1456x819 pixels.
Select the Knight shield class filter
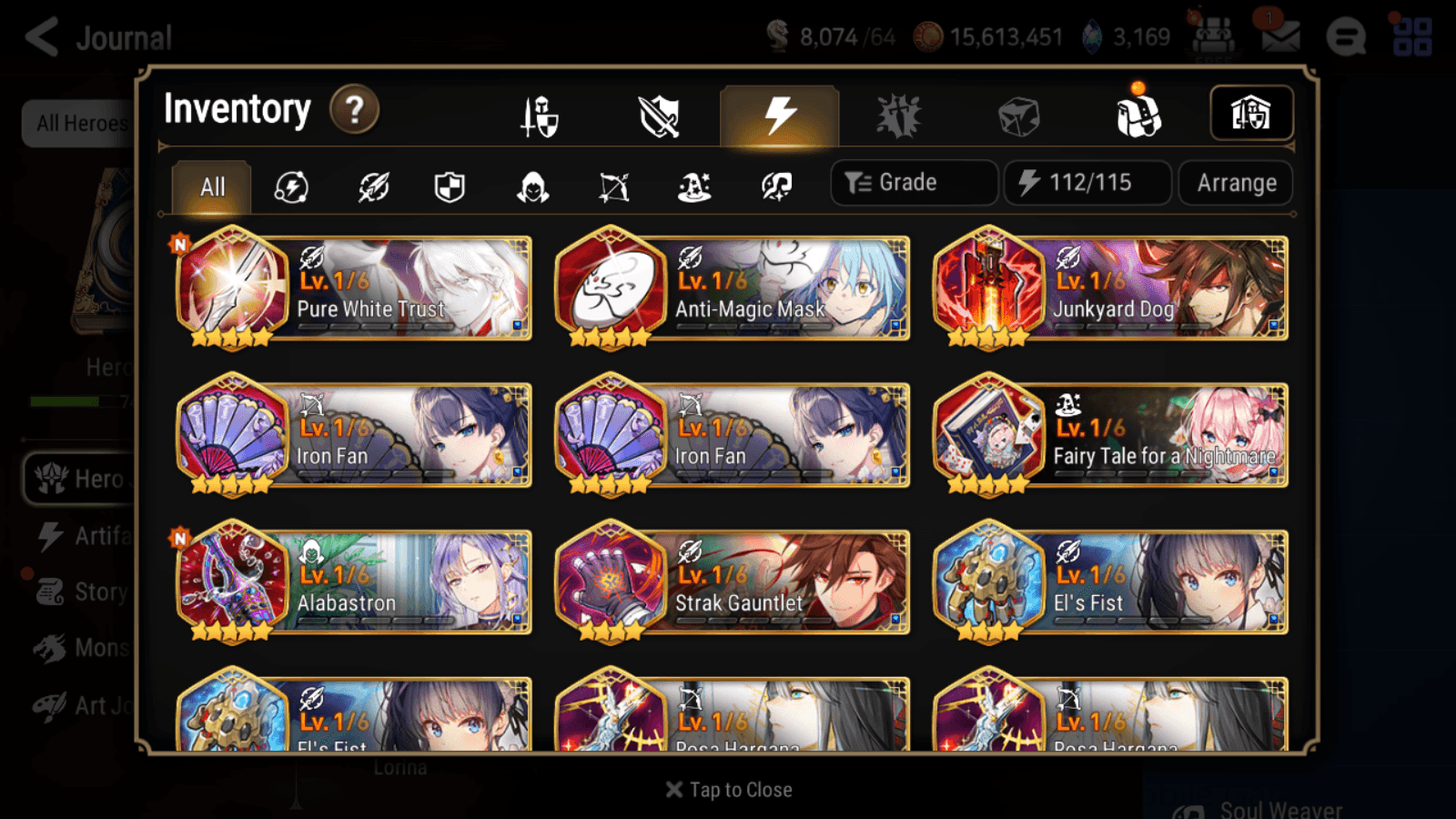449,187
